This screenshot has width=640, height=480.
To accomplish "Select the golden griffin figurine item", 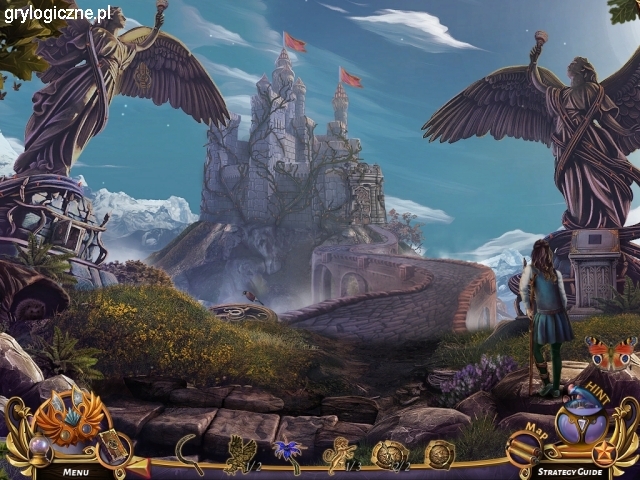I will (x=241, y=453).
